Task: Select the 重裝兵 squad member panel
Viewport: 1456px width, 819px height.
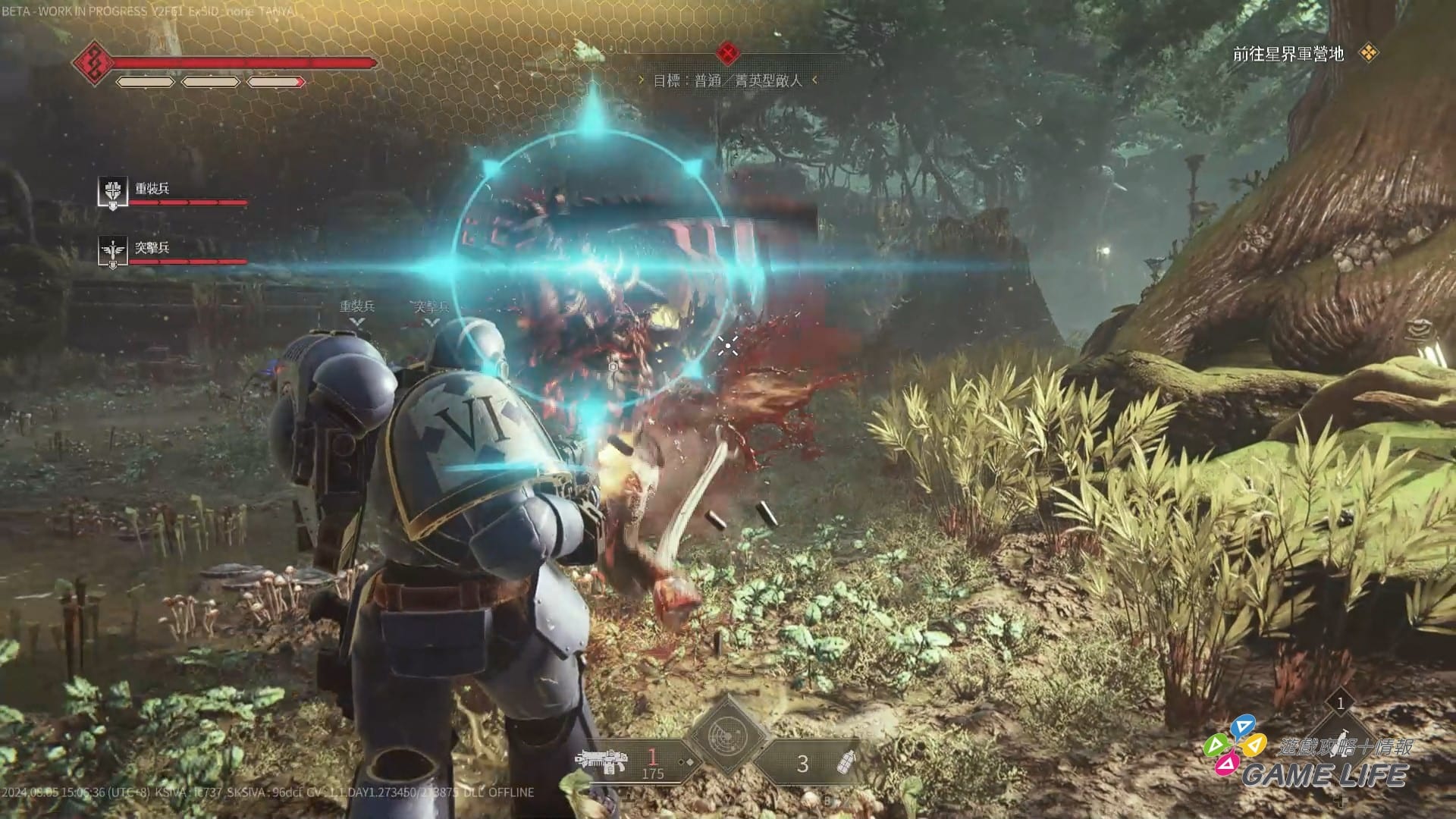Action: (x=173, y=192)
